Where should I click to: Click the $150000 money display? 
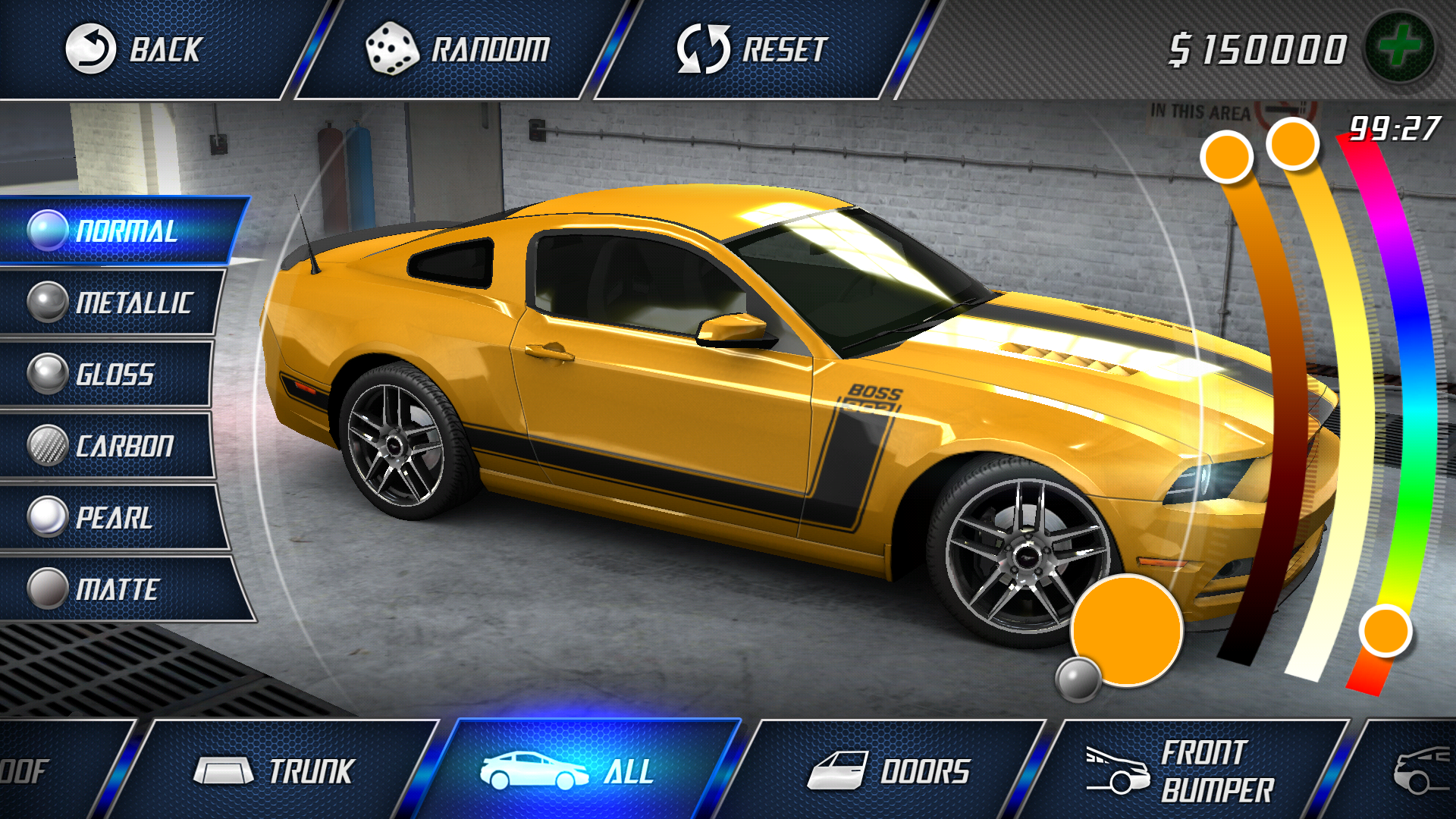coord(1255,47)
